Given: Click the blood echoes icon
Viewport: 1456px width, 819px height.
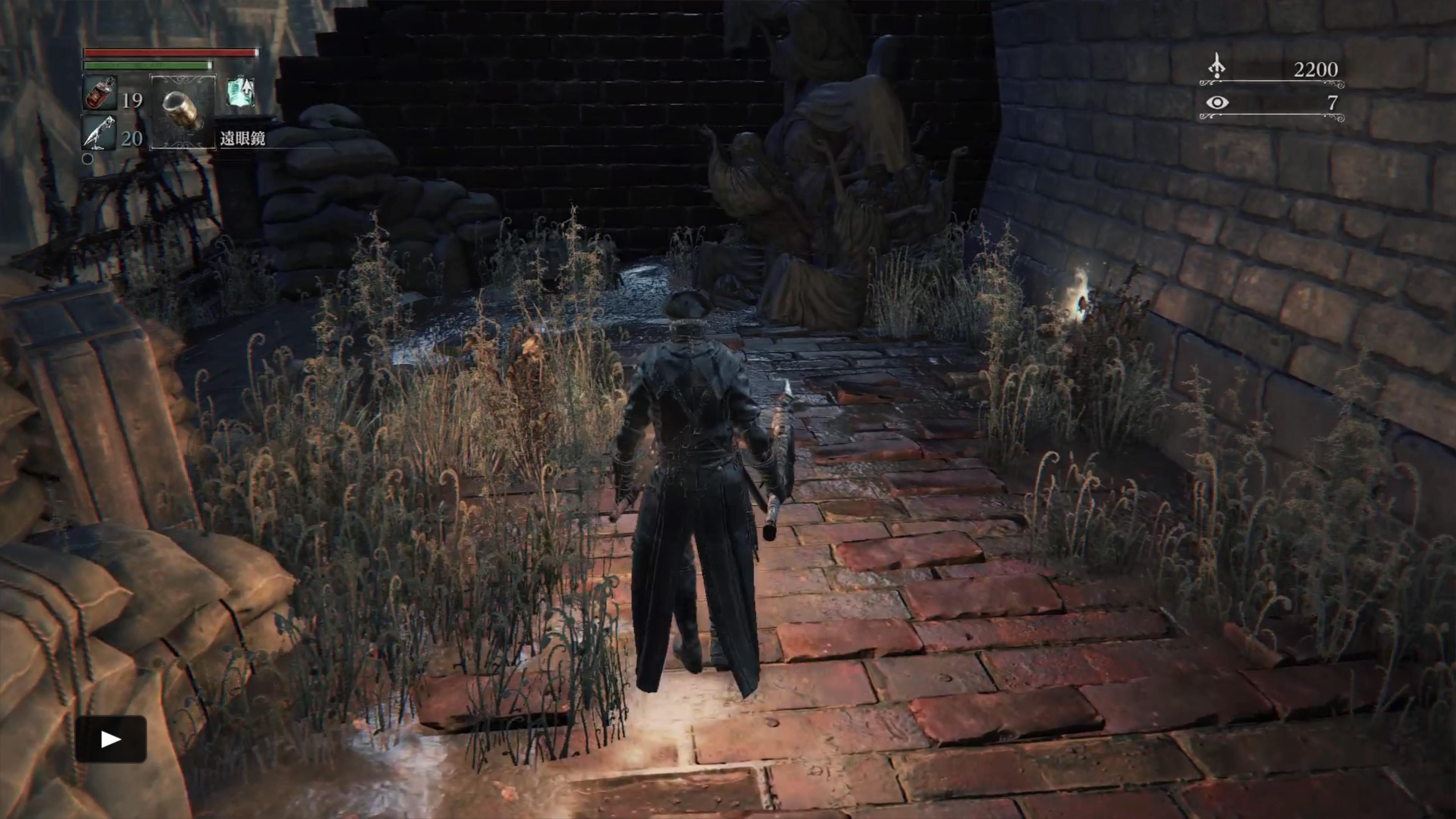Looking at the screenshot, I should (x=1217, y=67).
